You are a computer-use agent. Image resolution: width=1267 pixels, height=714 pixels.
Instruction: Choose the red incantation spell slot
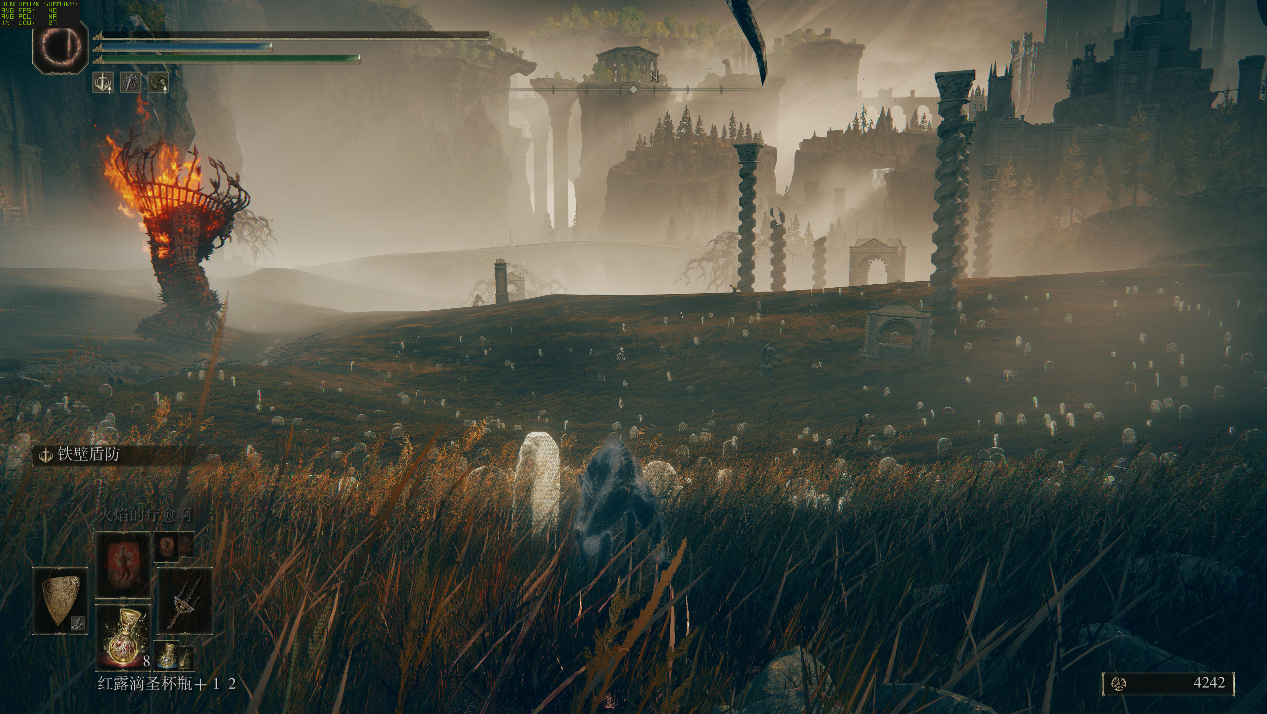click(123, 564)
